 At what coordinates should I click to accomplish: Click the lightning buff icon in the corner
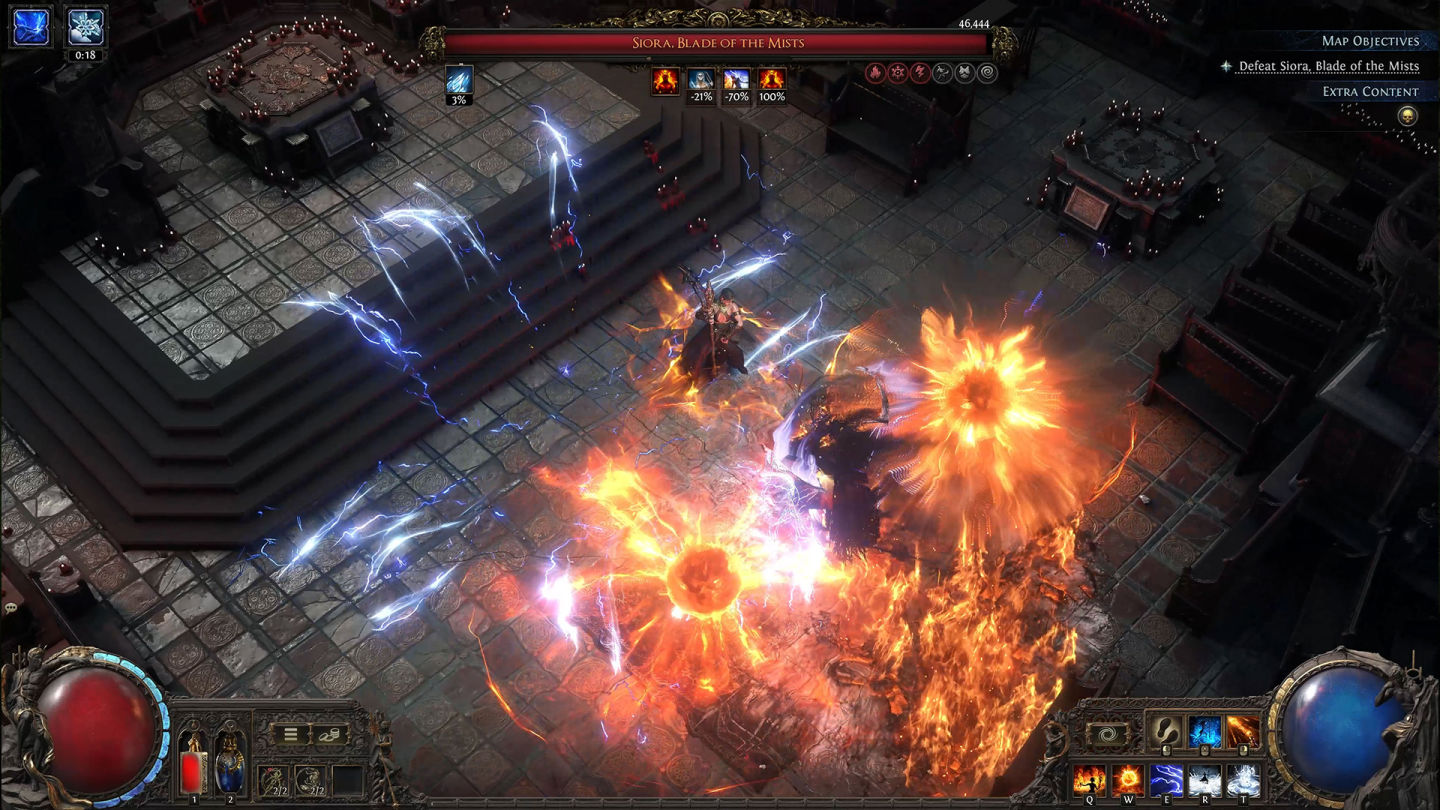pos(30,26)
